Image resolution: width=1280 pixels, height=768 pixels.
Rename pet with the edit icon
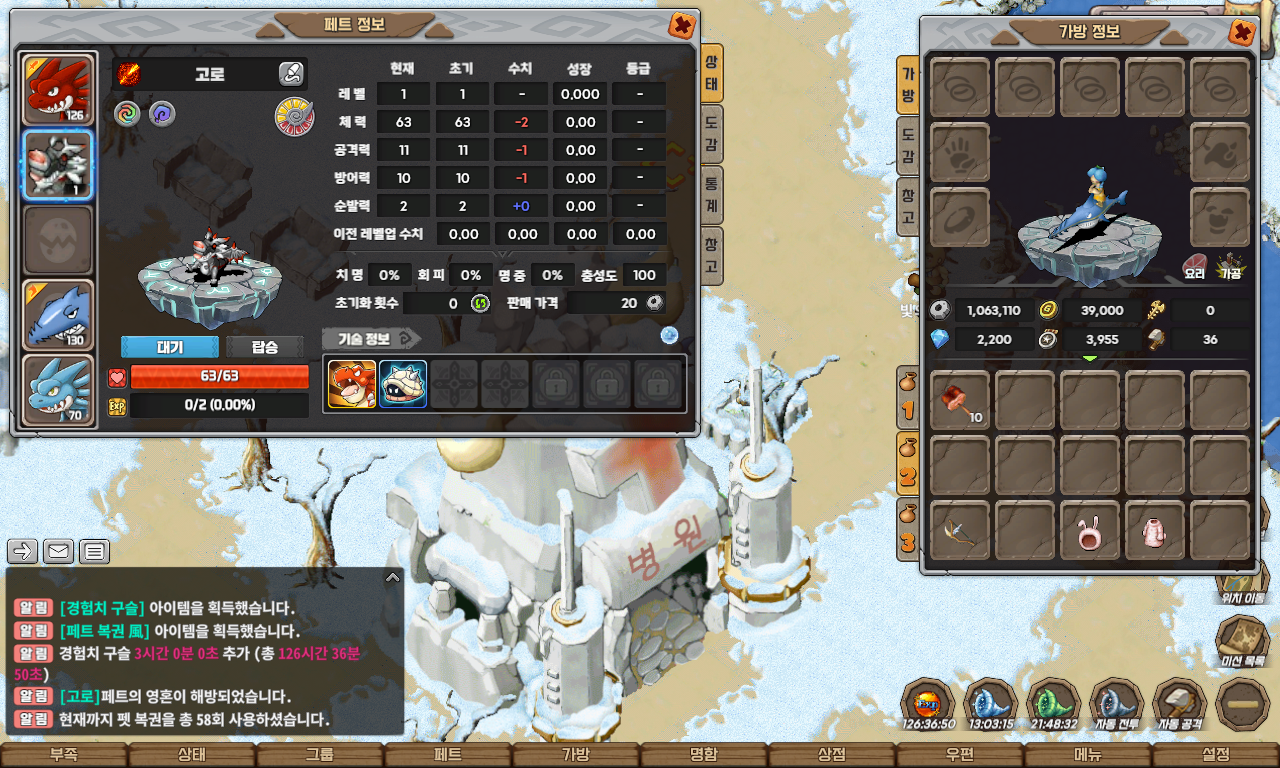tap(291, 73)
